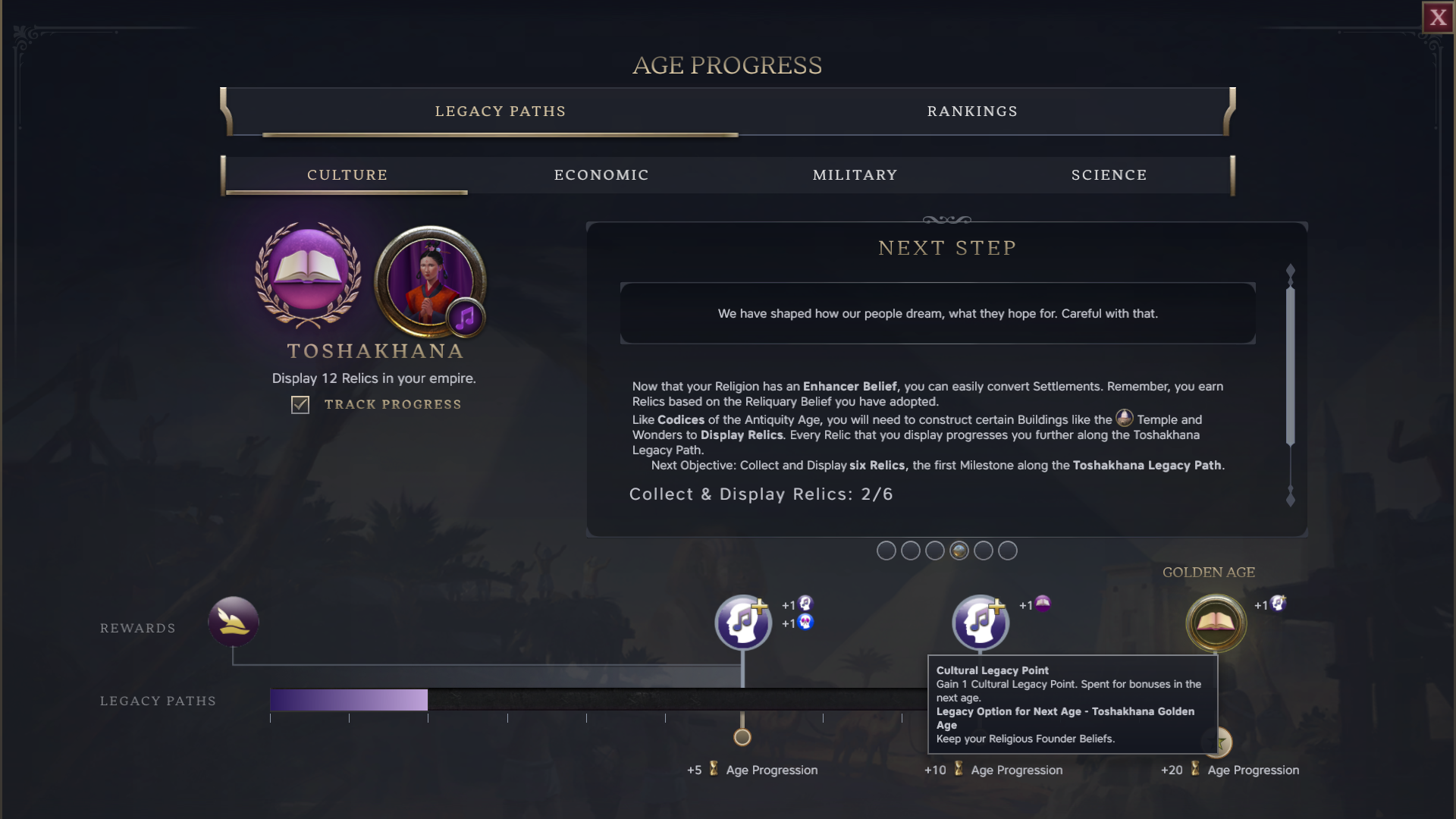The image size is (1456, 819).
Task: Close the Age Progress screen
Action: coord(1438,17)
